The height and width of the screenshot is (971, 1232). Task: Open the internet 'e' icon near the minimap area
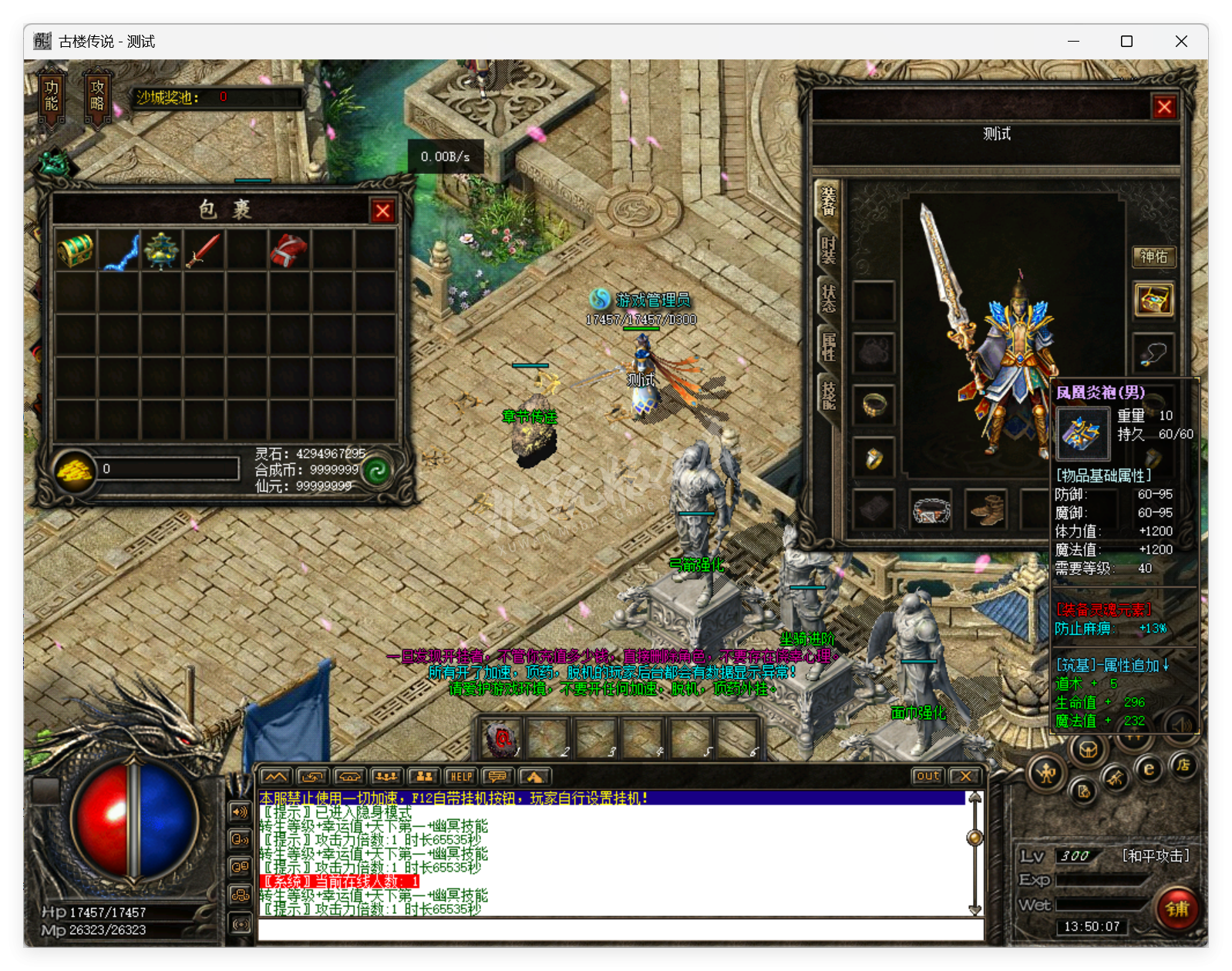coord(1149,768)
